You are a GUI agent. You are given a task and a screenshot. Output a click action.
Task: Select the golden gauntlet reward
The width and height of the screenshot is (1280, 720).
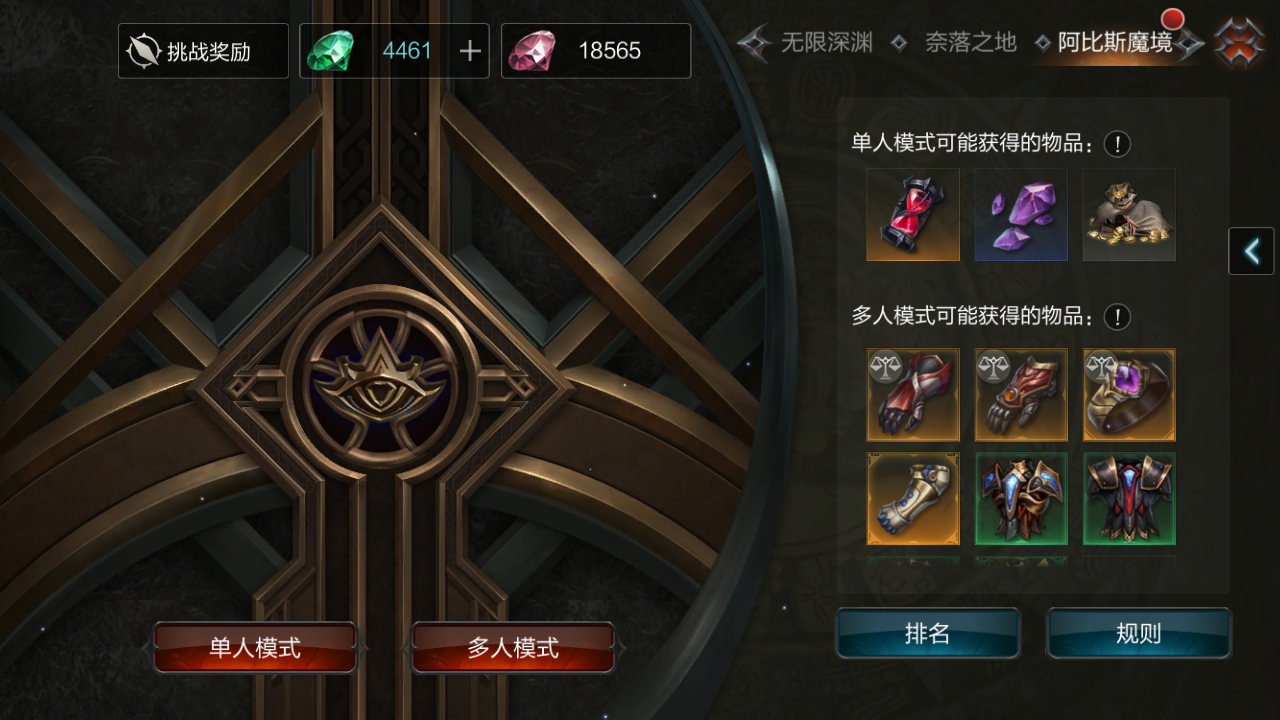point(913,499)
